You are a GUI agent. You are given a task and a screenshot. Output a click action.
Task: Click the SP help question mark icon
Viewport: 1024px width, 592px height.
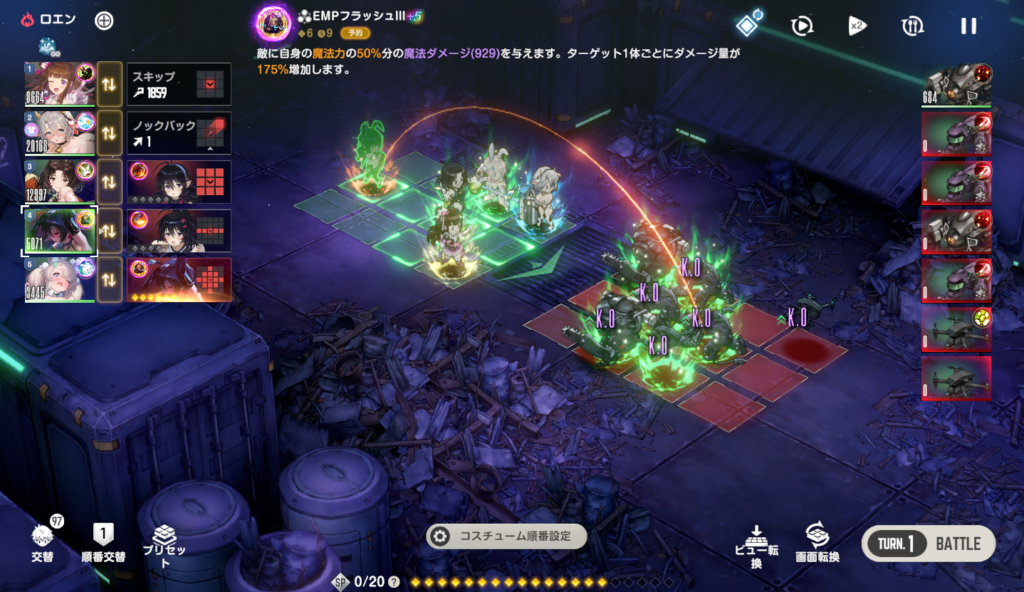click(x=393, y=582)
